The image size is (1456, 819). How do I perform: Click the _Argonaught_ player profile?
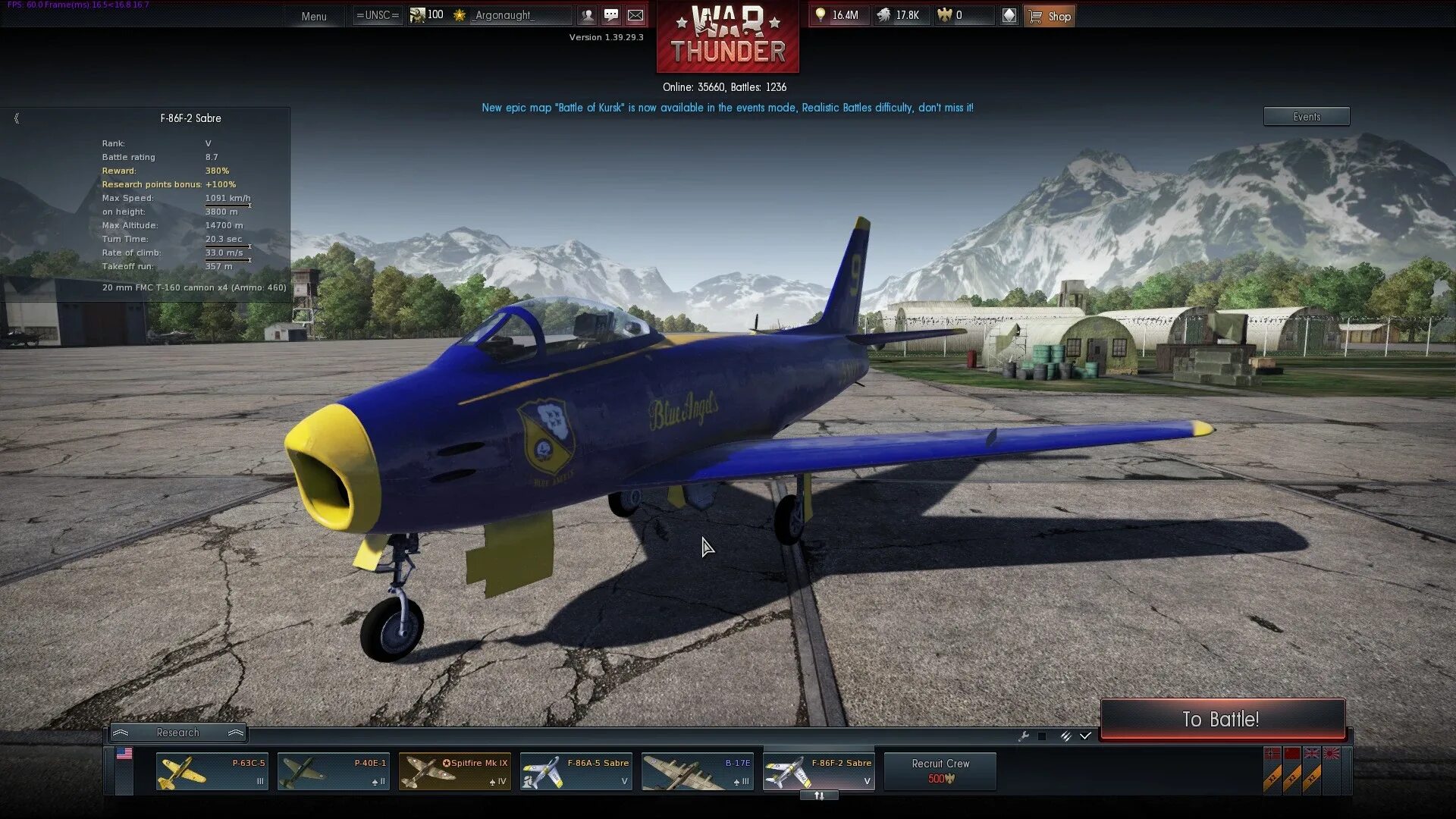point(504,15)
